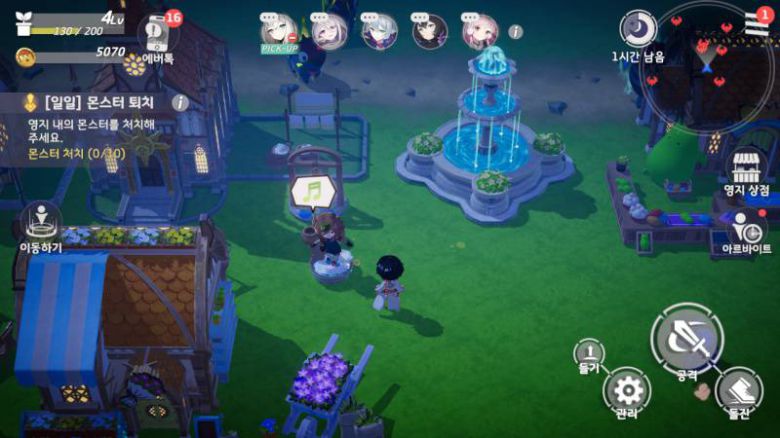Open the hamburger main menu
Viewport: 780px width, 438px height.
click(x=757, y=22)
